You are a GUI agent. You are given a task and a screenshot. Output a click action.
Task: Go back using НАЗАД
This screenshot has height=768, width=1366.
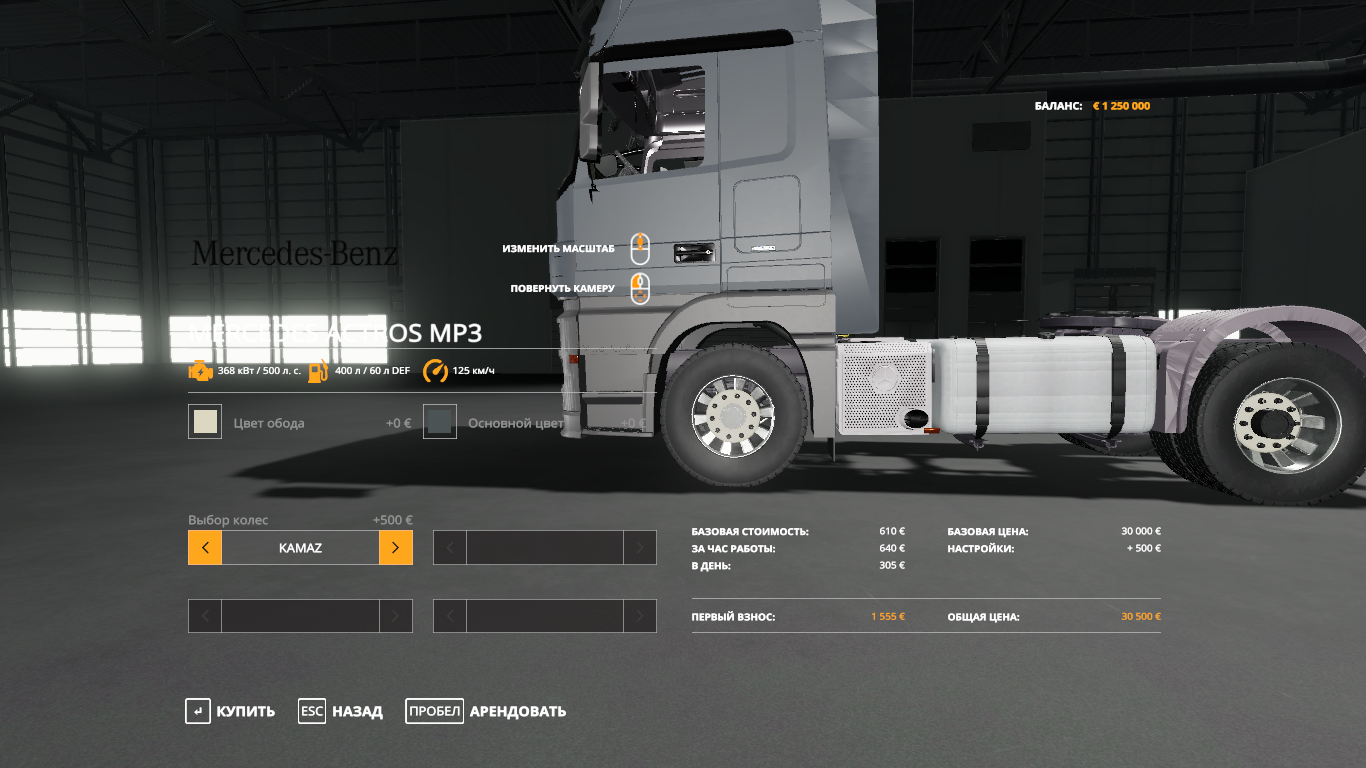pyautogui.click(x=341, y=712)
